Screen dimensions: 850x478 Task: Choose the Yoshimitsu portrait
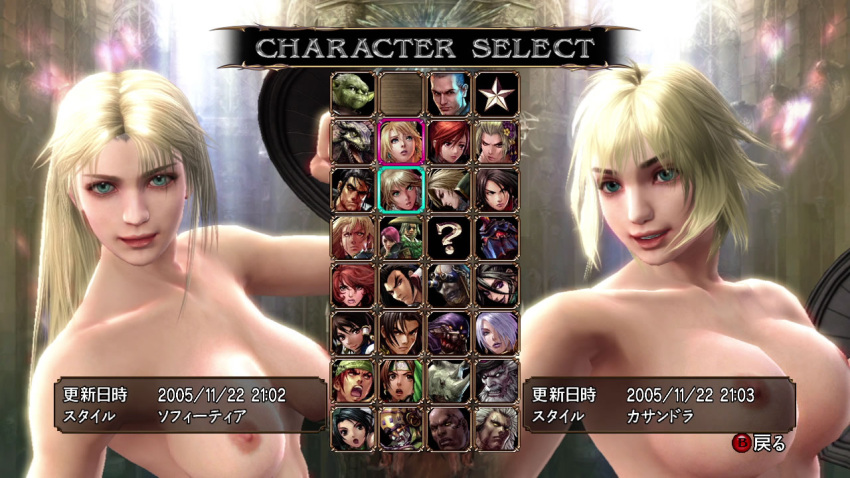pyautogui.click(x=402, y=427)
